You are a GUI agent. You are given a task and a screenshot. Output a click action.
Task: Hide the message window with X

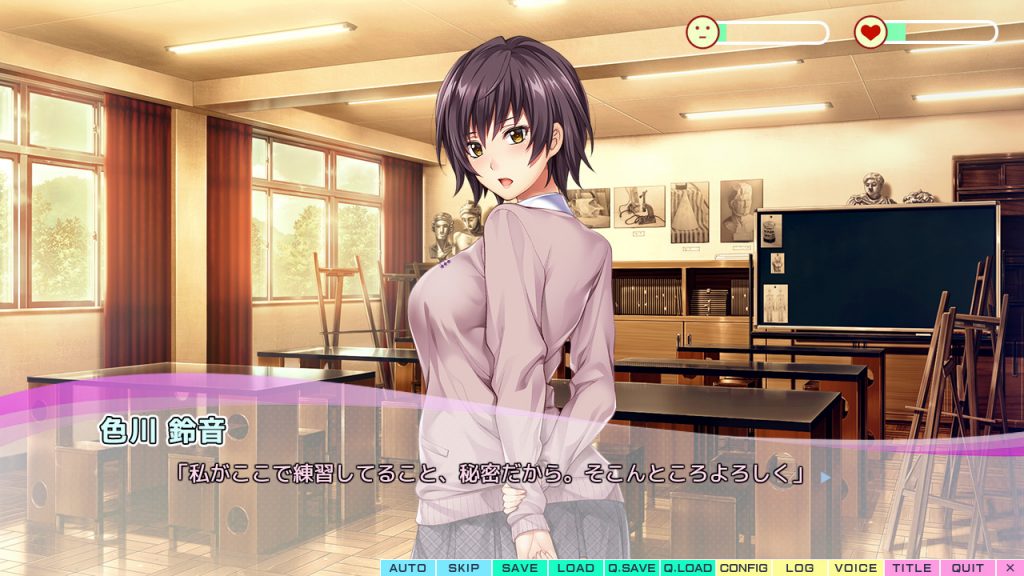click(x=1009, y=568)
